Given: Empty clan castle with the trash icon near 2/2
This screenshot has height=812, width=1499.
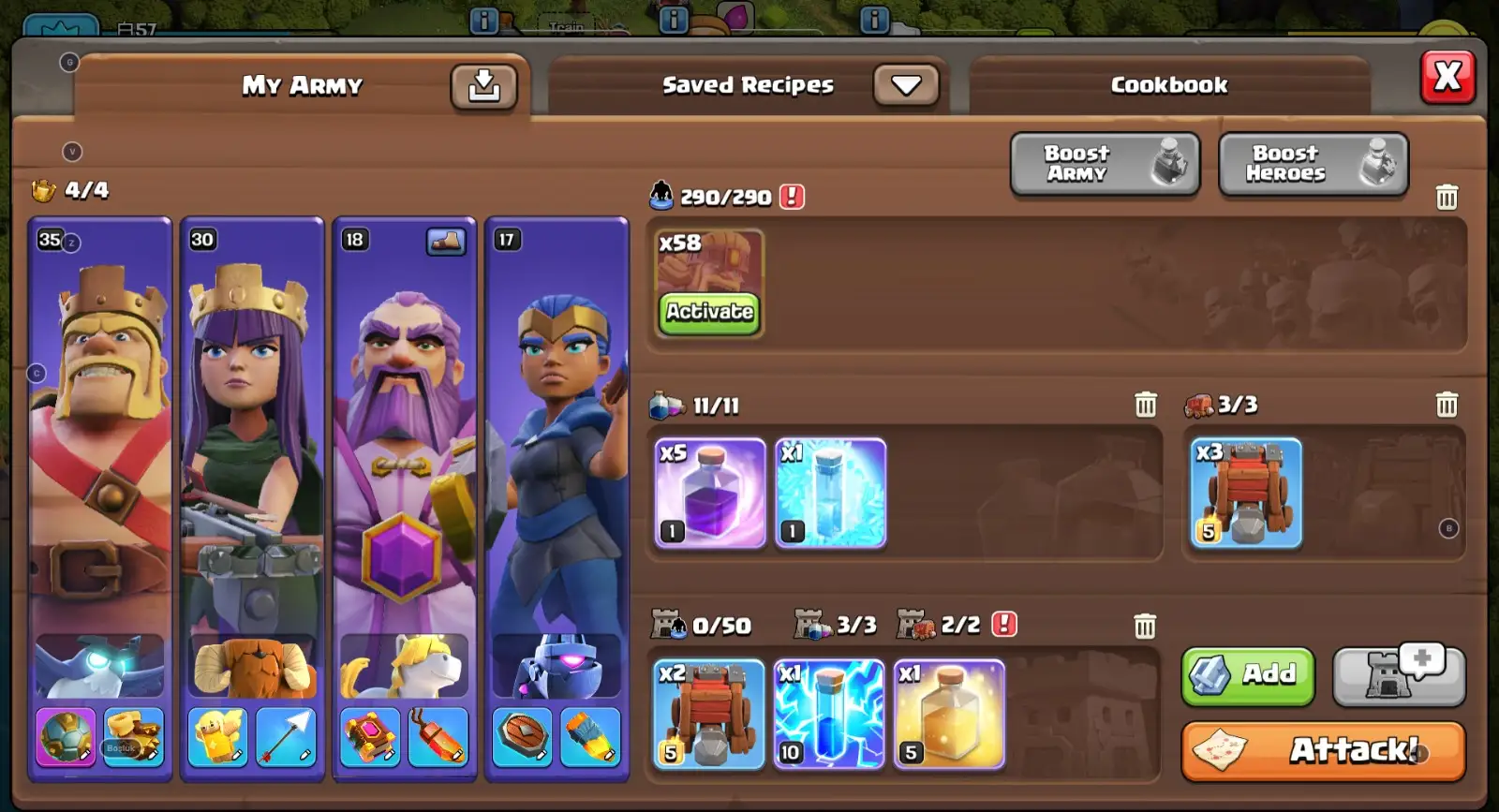Looking at the screenshot, I should [1145, 627].
